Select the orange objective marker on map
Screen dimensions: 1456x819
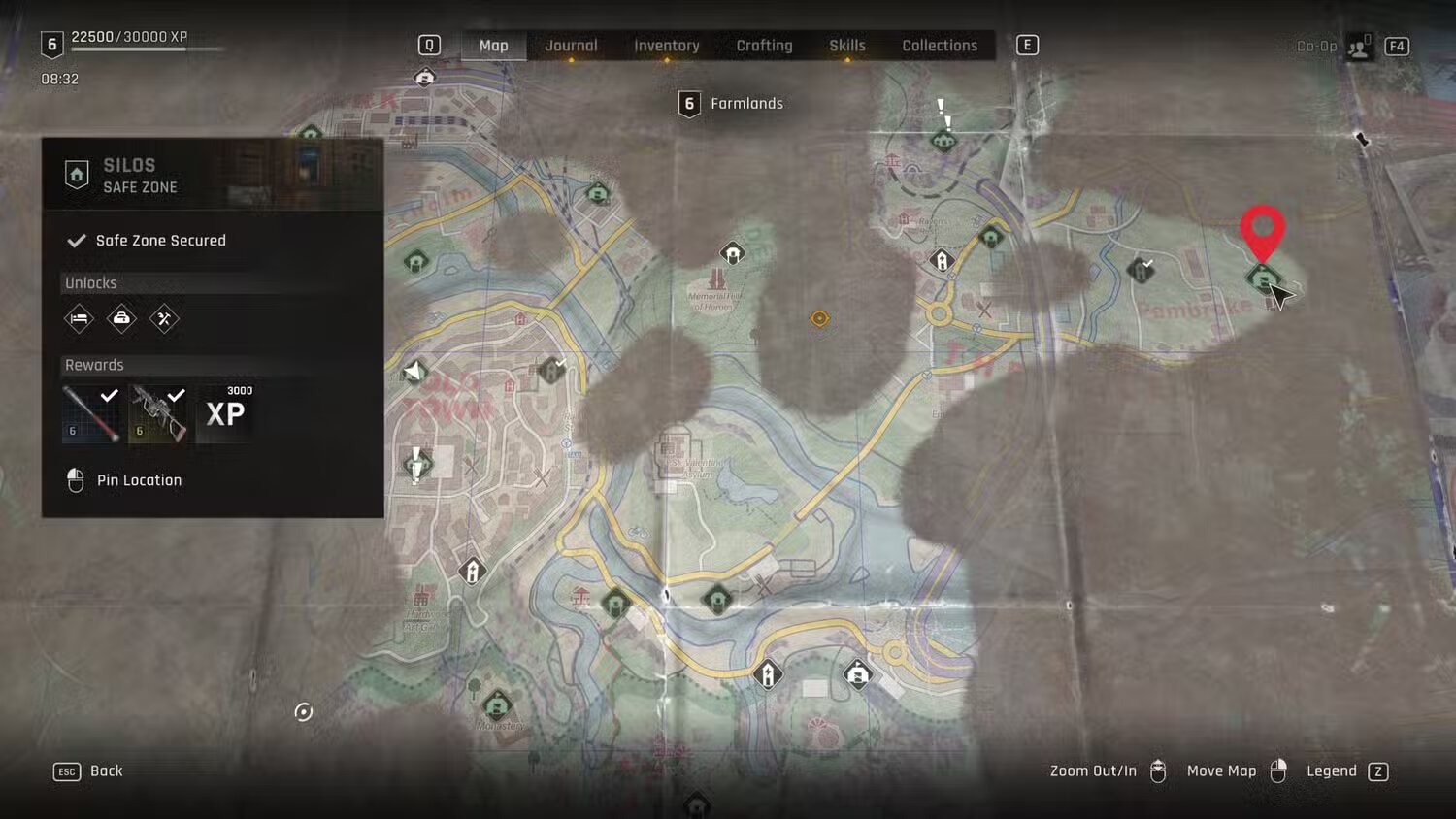(819, 318)
